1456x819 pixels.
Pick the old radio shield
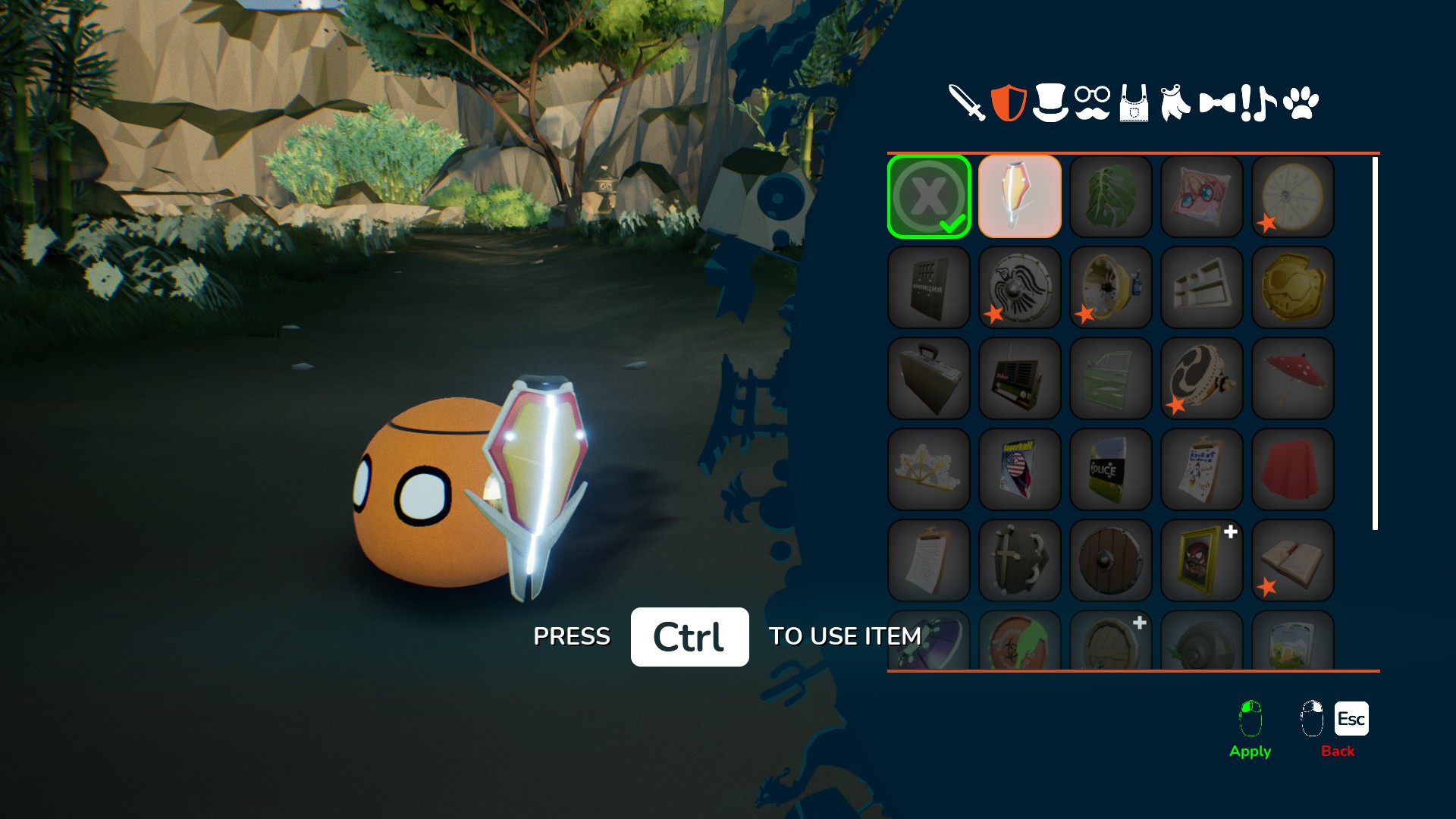1020,378
